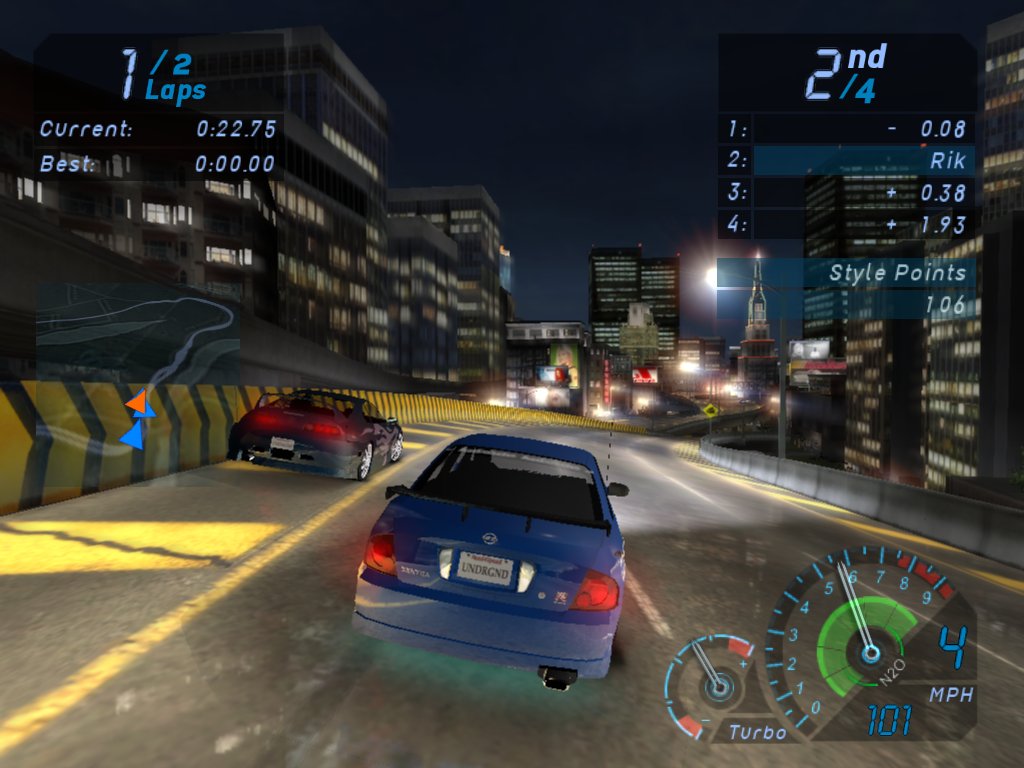Viewport: 1024px width, 768px height.
Task: Select the blue player arrow on the minimap
Action: click(x=133, y=434)
